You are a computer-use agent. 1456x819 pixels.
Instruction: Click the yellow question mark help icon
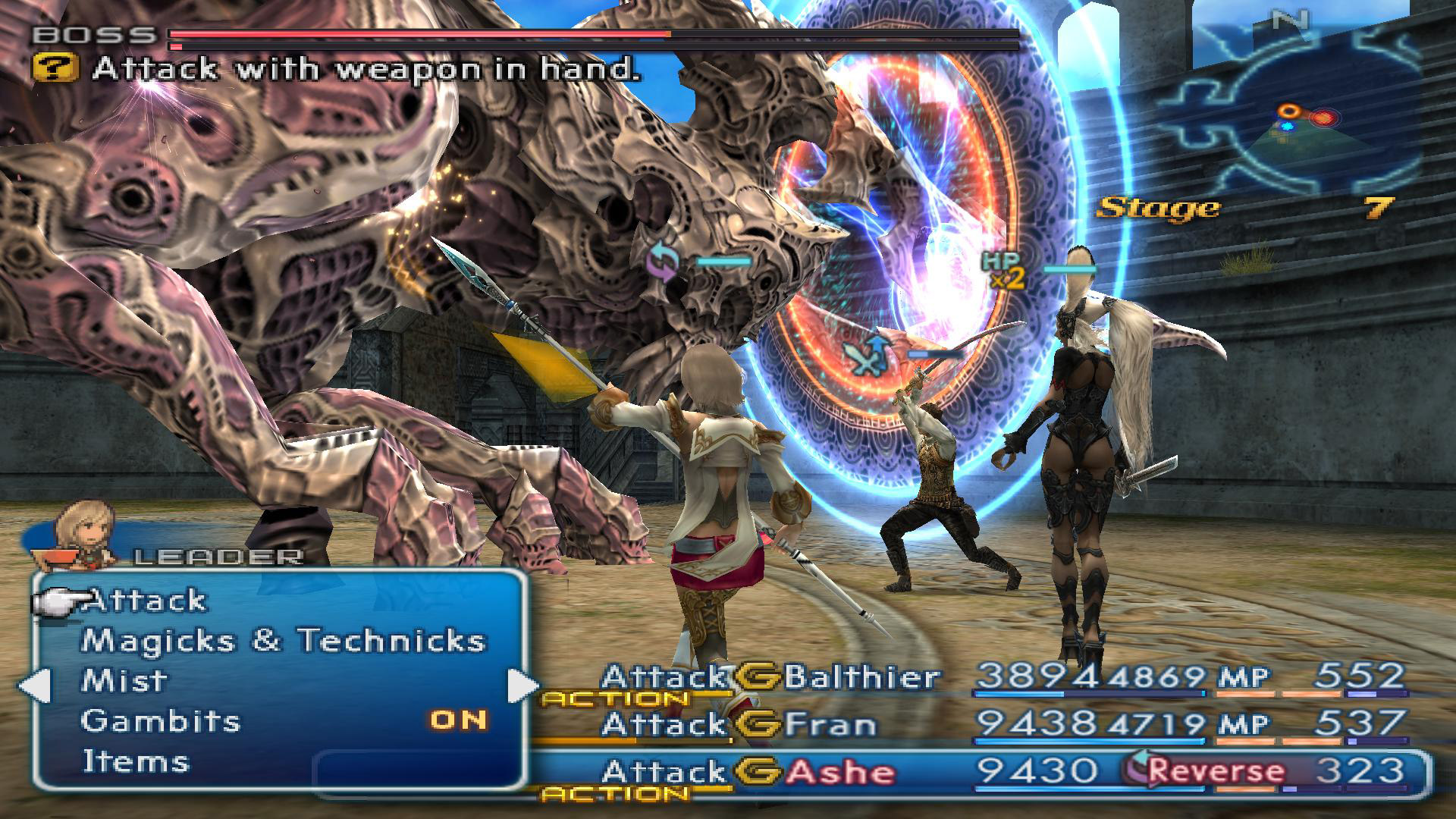tap(56, 69)
